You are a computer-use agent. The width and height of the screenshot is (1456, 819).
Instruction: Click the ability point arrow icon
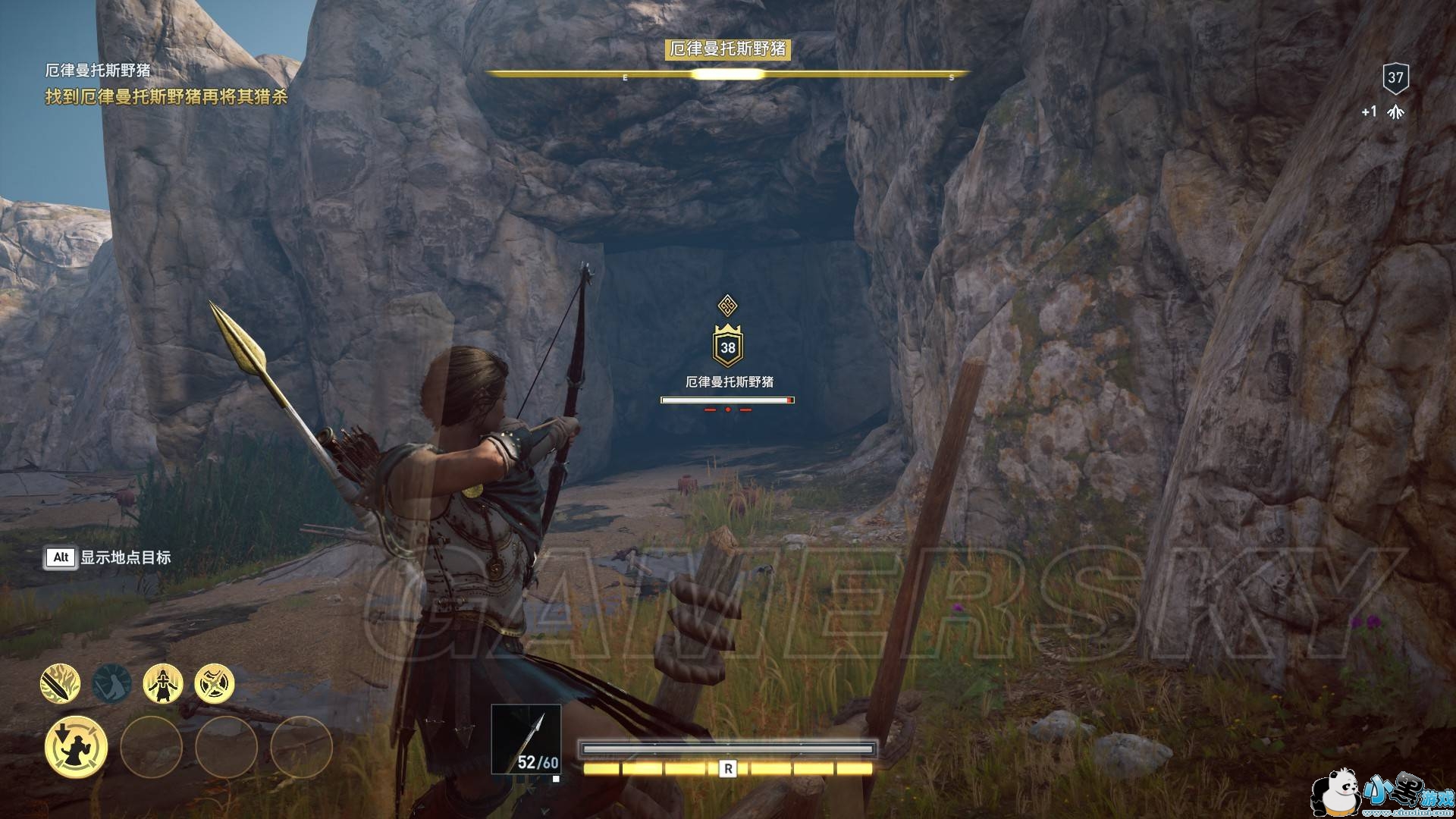1395,112
